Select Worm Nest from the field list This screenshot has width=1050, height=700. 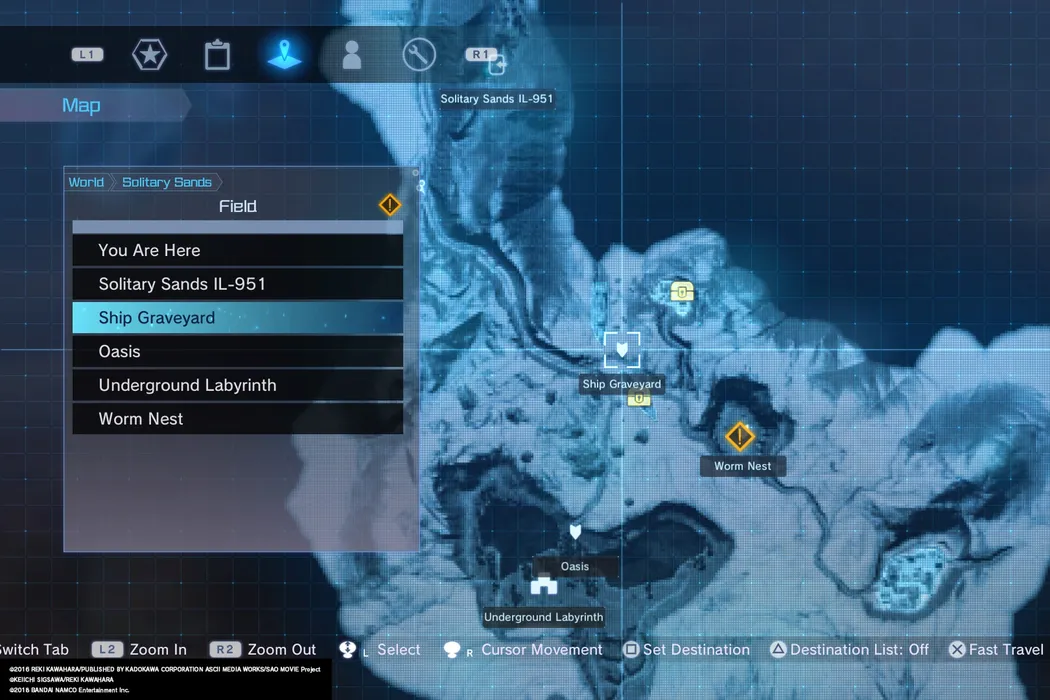coord(237,419)
